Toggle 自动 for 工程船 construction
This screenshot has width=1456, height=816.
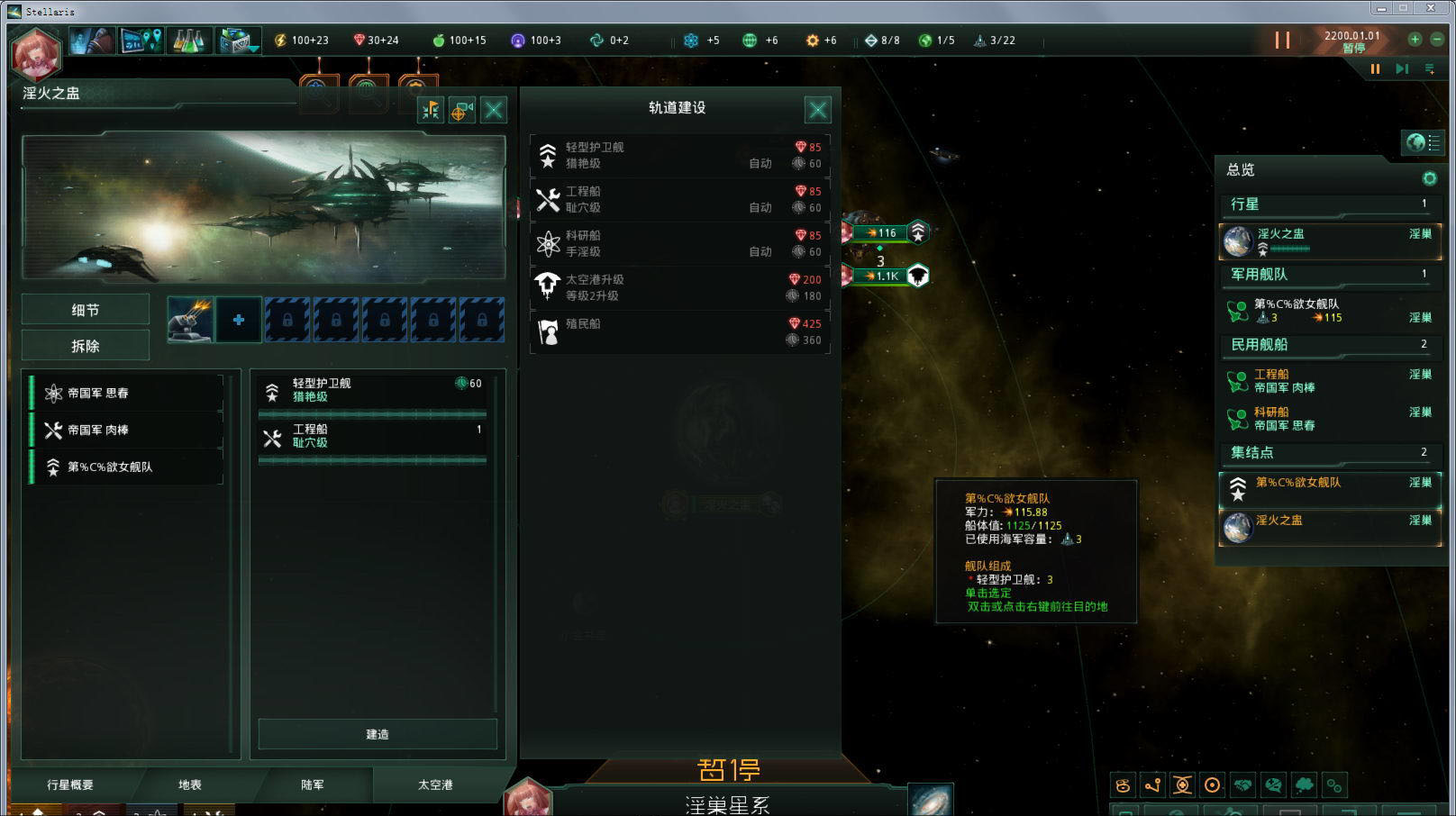pos(760,208)
